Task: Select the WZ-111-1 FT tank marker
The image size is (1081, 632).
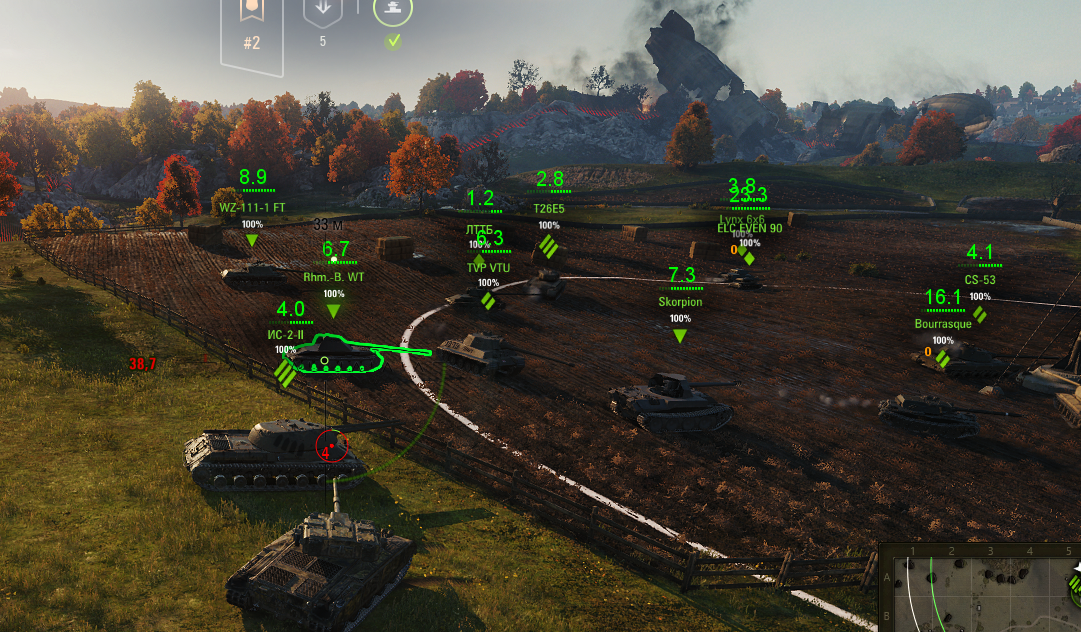Action: click(252, 208)
